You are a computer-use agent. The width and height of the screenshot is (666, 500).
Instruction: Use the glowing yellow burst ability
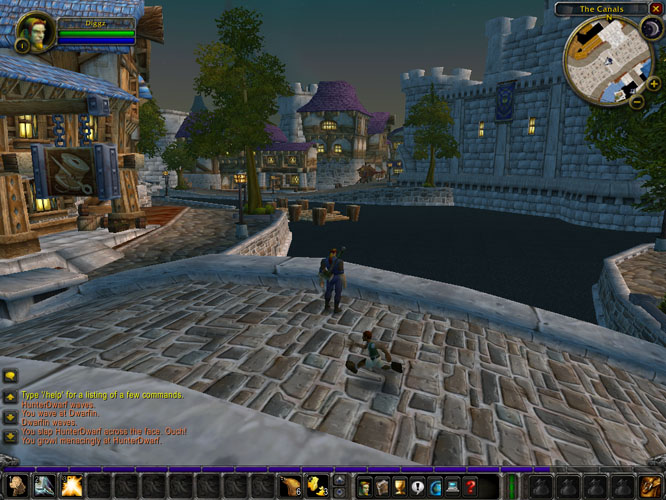tap(72, 486)
